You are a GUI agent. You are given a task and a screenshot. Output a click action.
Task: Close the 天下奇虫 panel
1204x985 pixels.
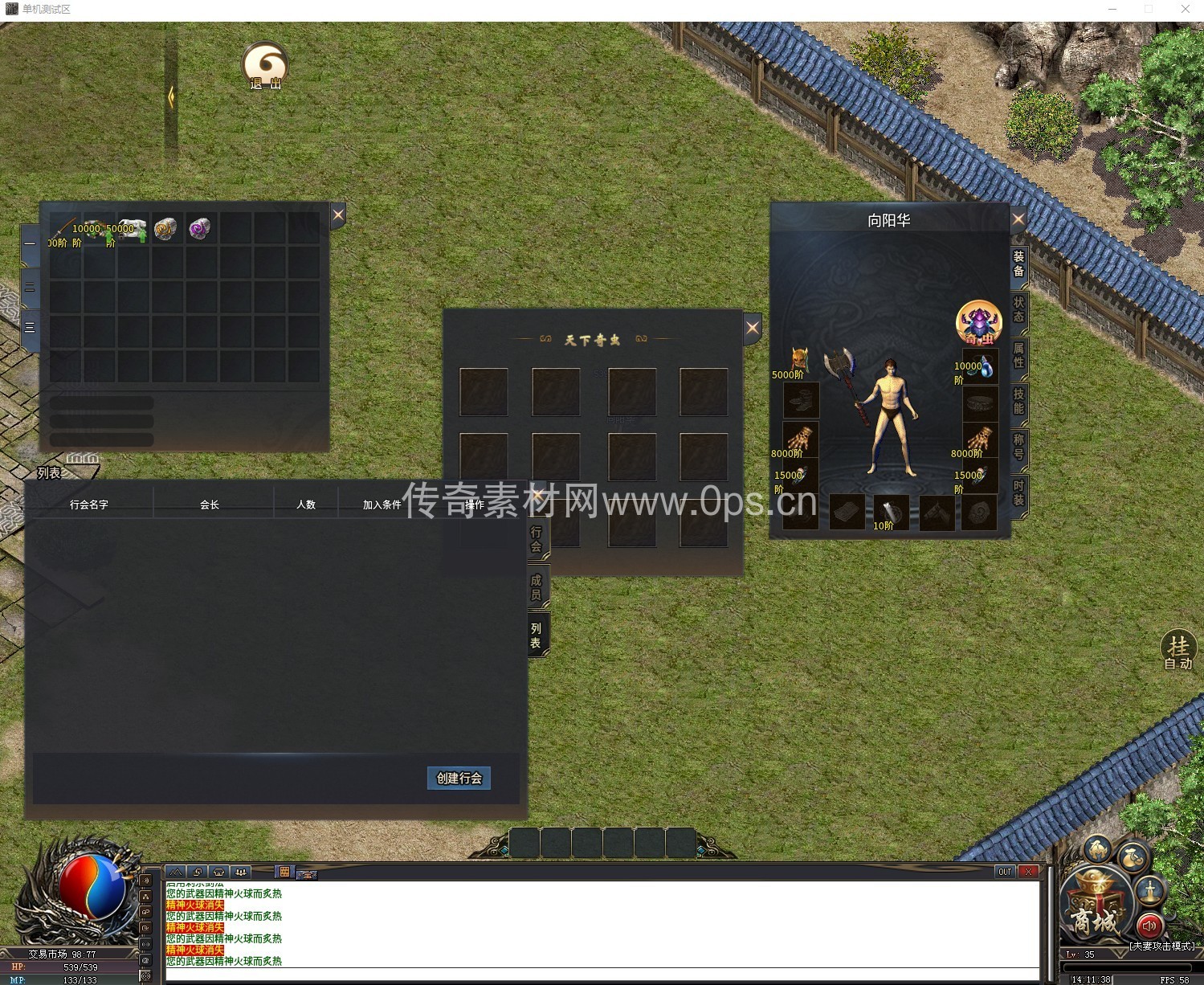(752, 328)
